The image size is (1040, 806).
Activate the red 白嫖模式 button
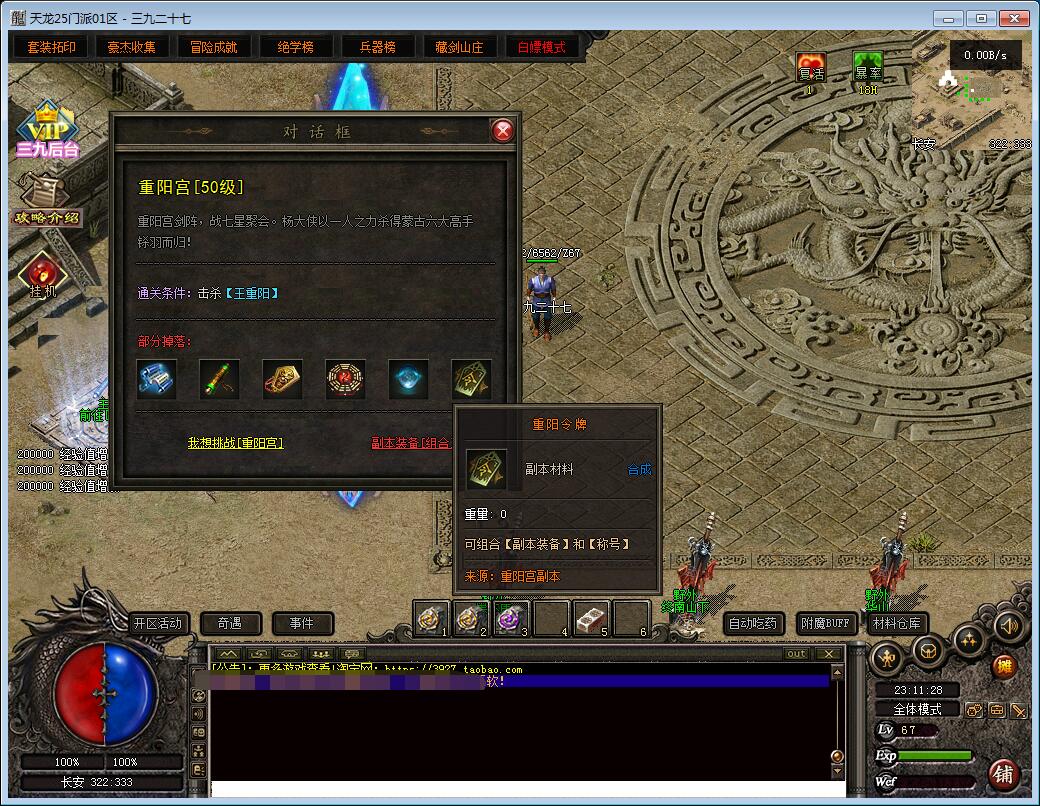coord(541,47)
